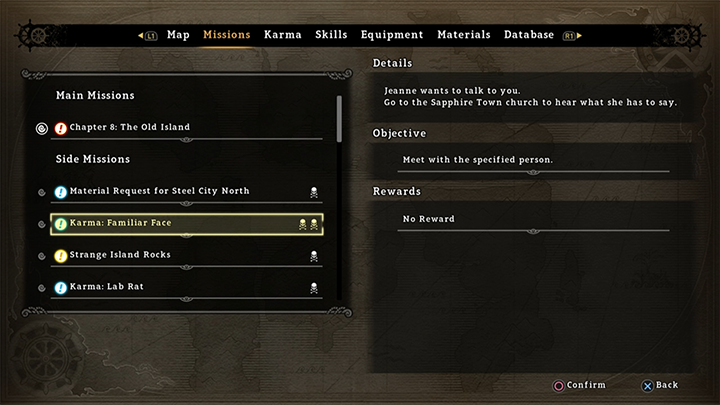Click the mission list scrollbar

point(340,120)
